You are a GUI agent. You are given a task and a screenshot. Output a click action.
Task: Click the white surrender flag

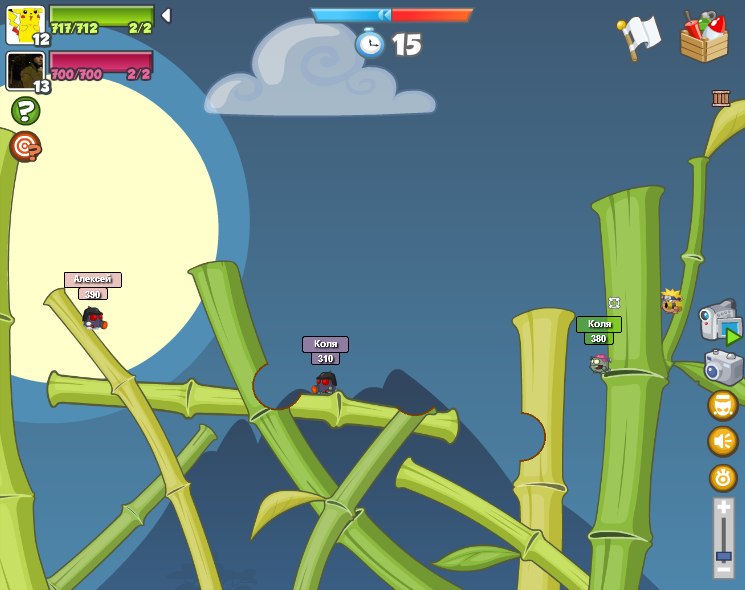(639, 37)
